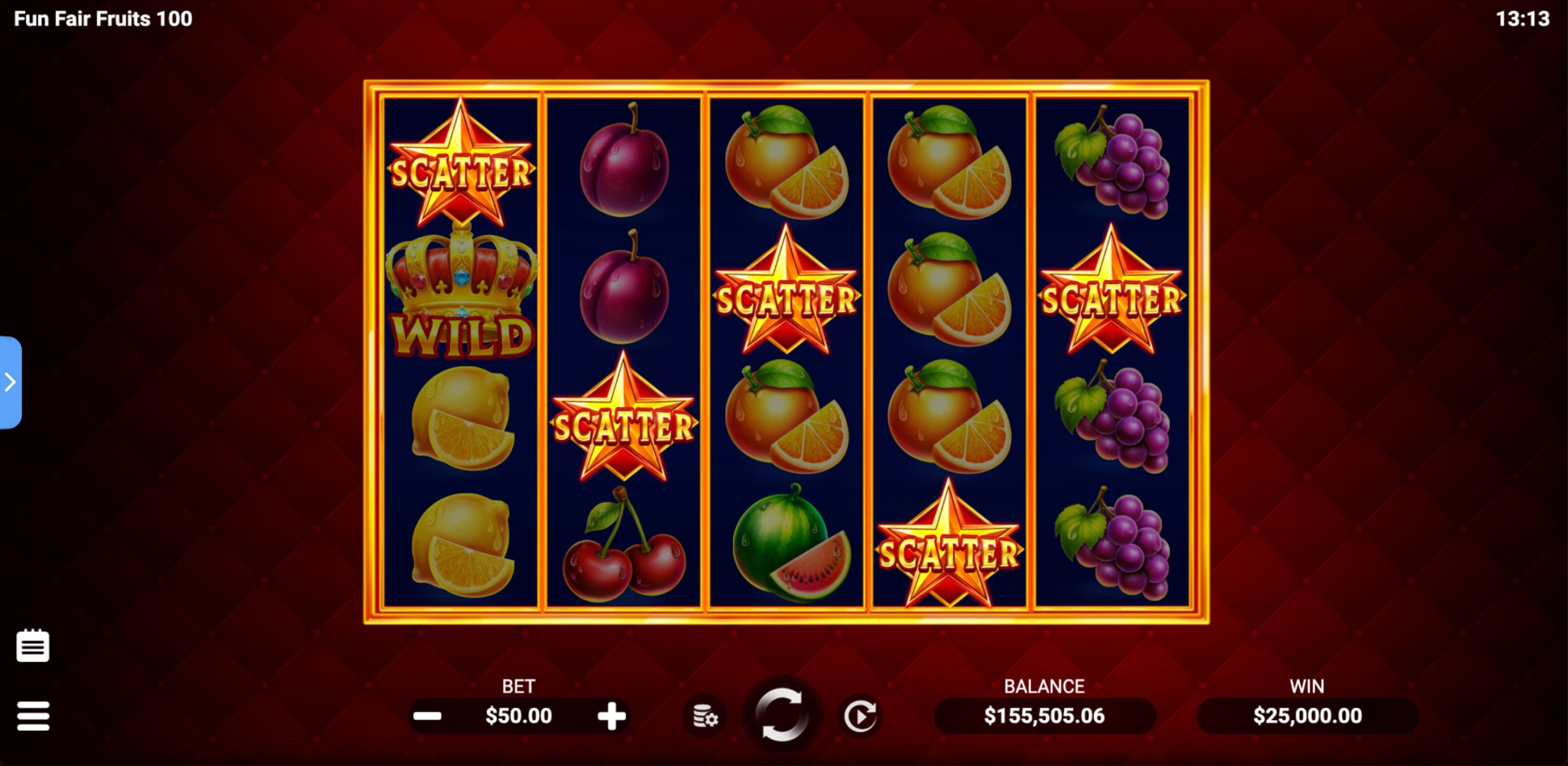Open the paytable notepad icon
This screenshot has width=1568, height=766.
coord(33,646)
